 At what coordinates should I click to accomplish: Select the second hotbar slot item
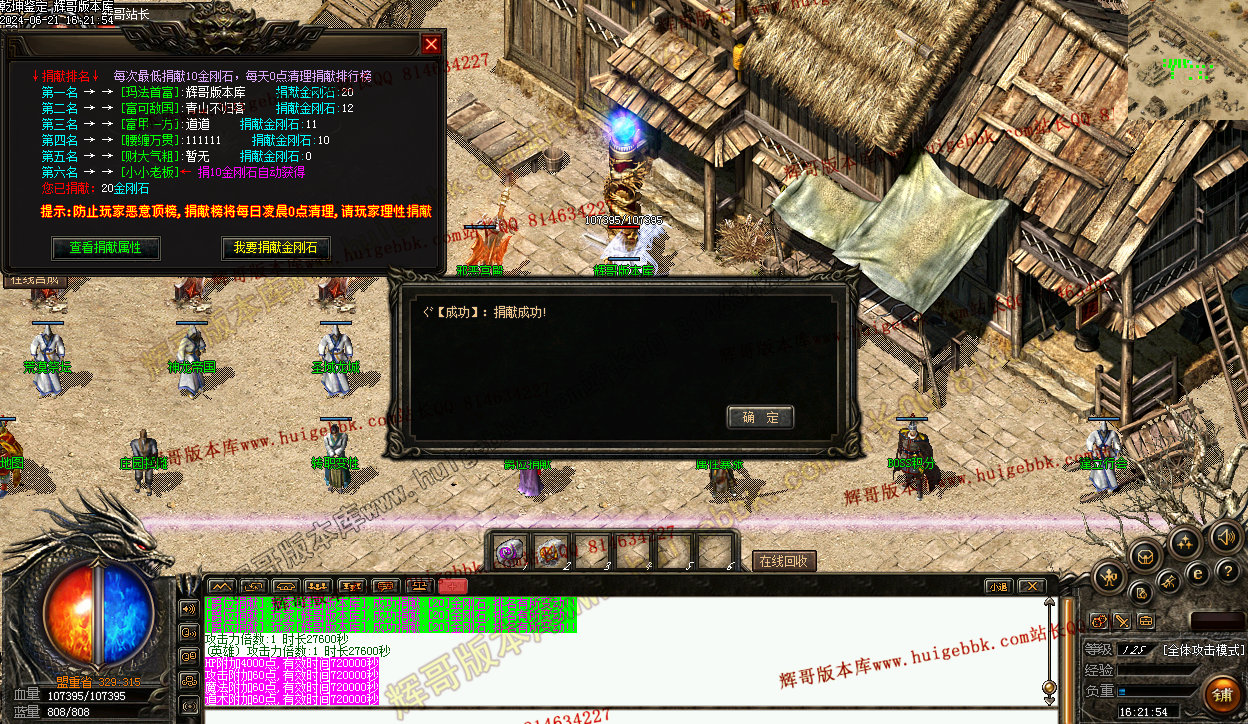coord(551,551)
